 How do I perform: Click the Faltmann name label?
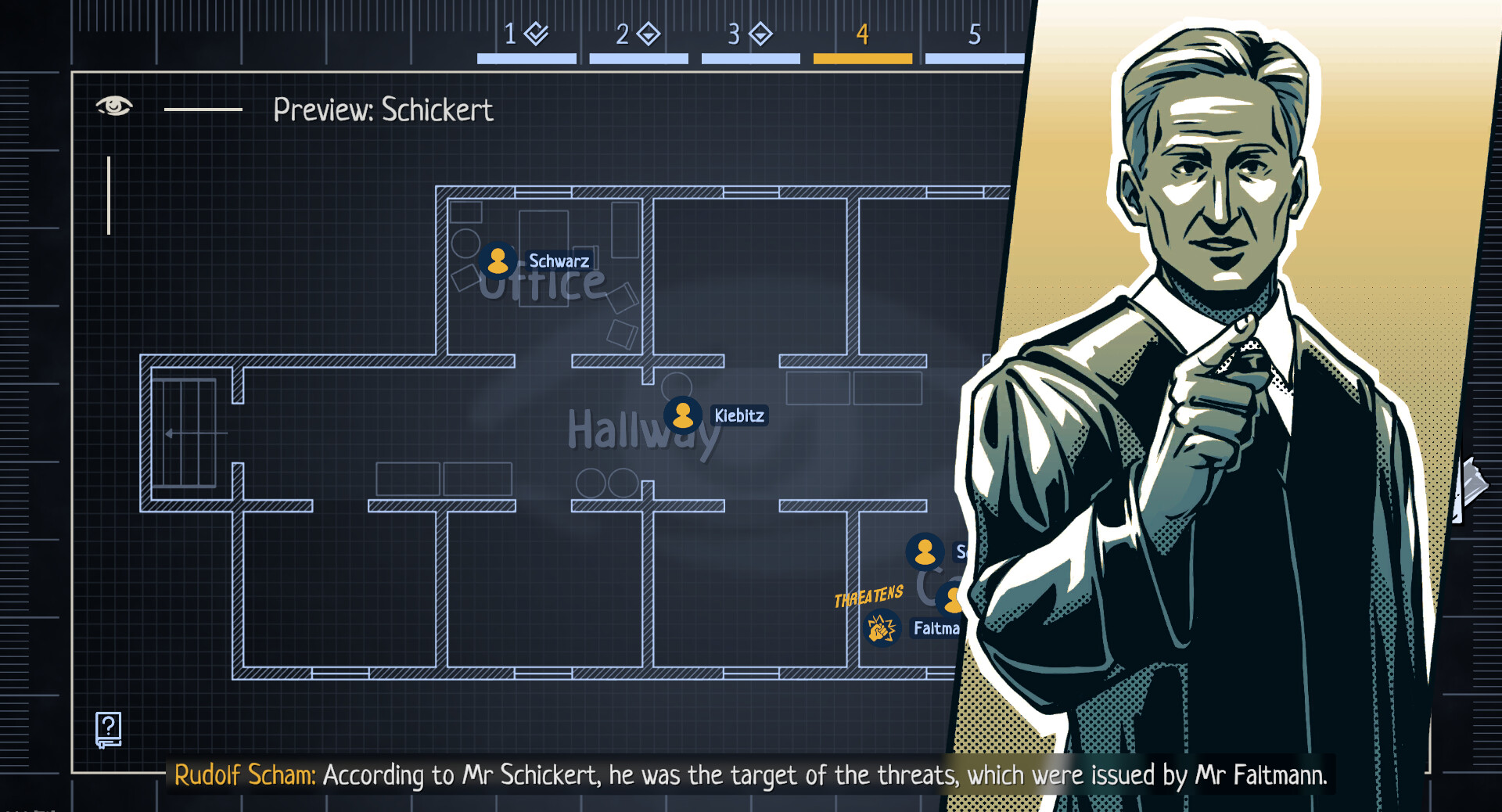pos(936,628)
